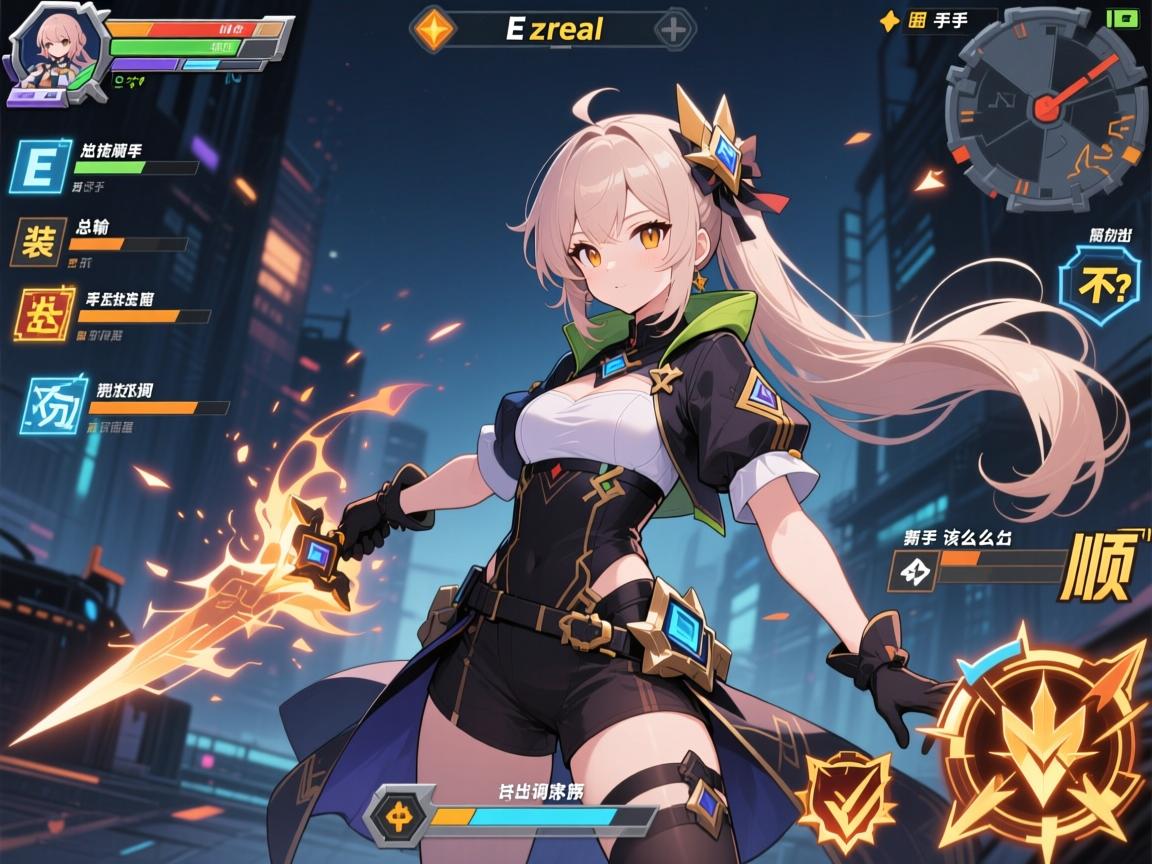Image resolution: width=1152 pixels, height=864 pixels.
Task: Select the 装 equipment icon
Action: 38,243
